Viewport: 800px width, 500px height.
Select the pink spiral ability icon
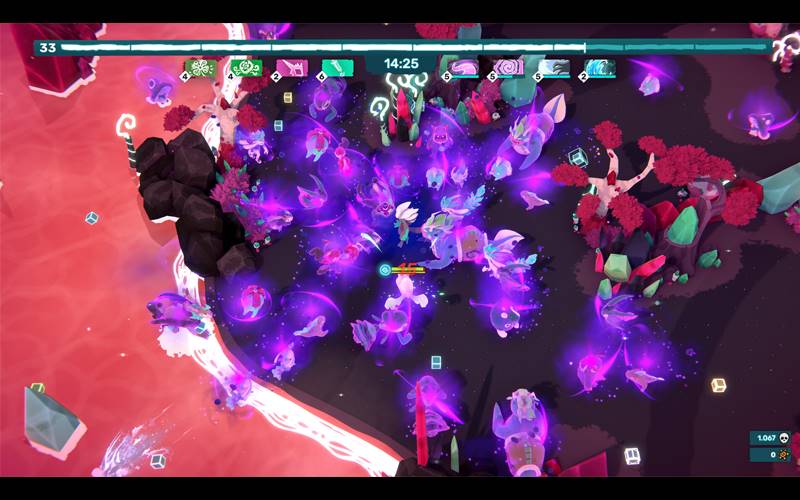click(x=509, y=68)
